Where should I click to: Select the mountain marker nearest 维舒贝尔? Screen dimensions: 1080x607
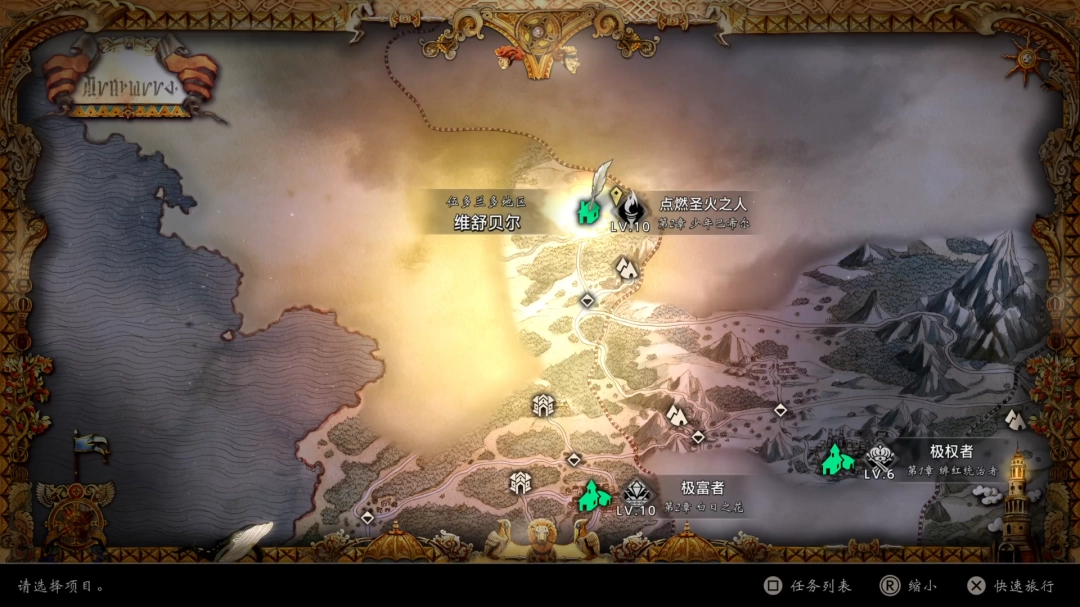[x=627, y=267]
